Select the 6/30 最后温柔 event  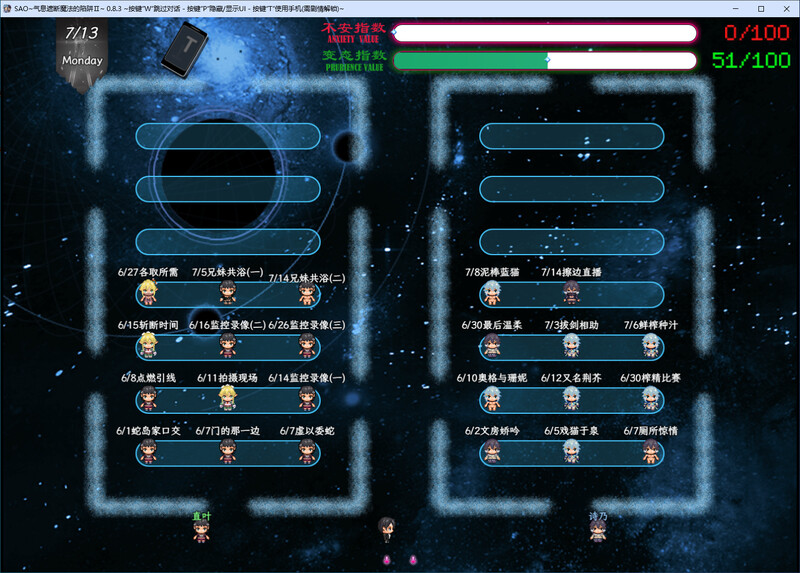pyautogui.click(x=491, y=346)
